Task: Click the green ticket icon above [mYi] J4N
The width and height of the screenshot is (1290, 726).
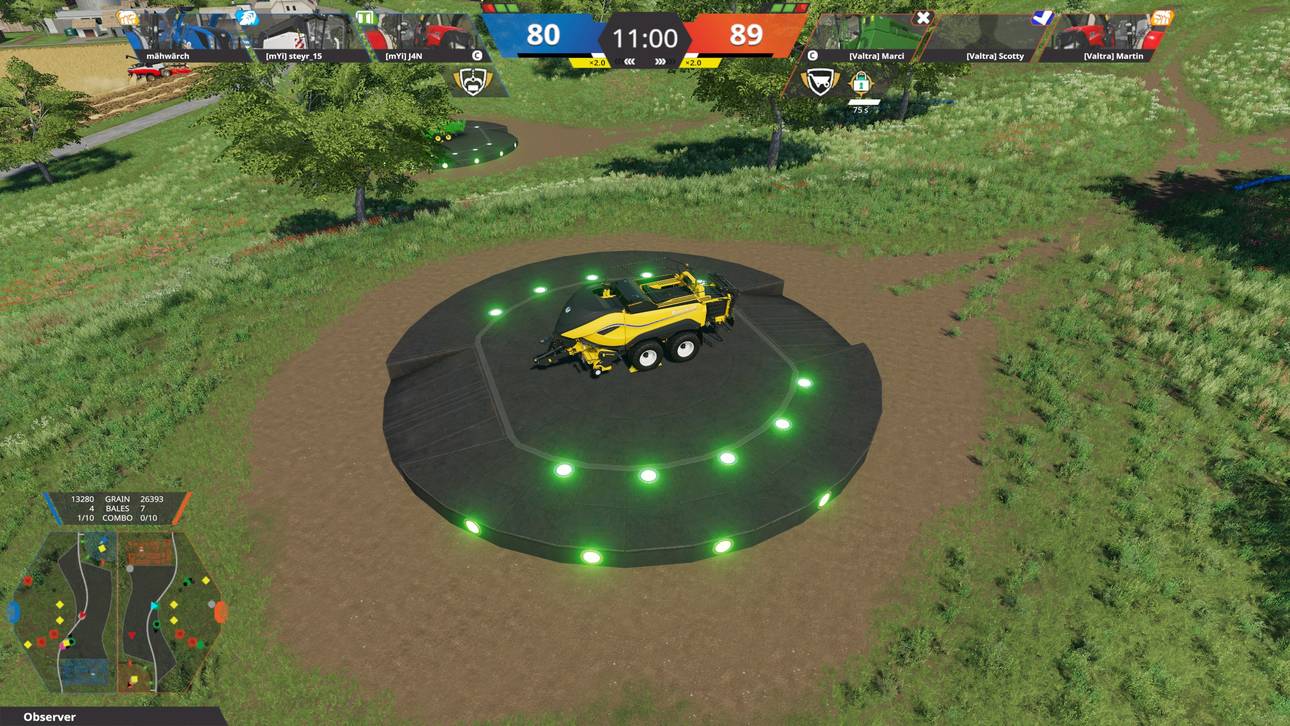Action: (x=364, y=18)
